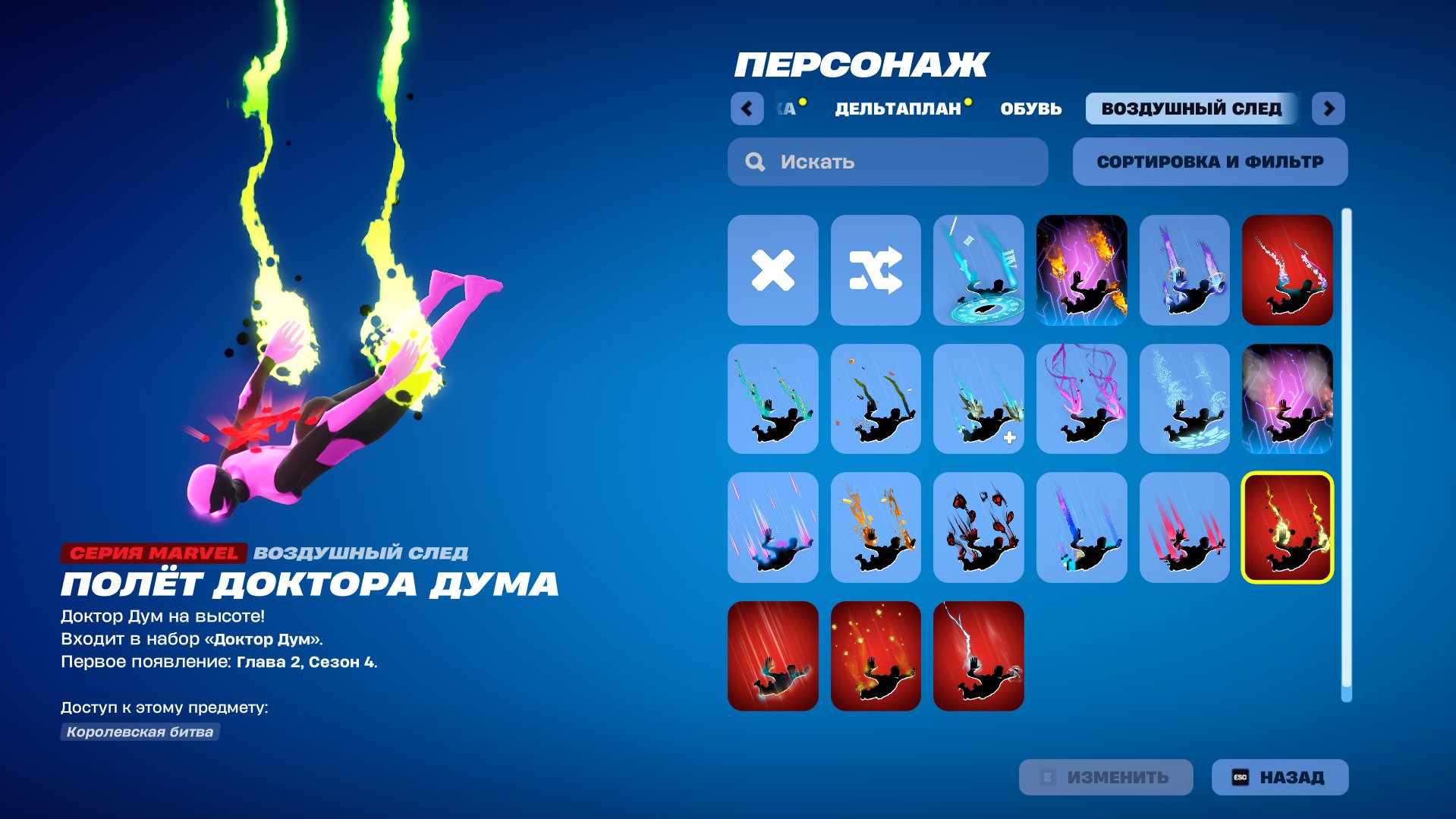Select the random shuffle contrail icon

pyautogui.click(x=876, y=269)
